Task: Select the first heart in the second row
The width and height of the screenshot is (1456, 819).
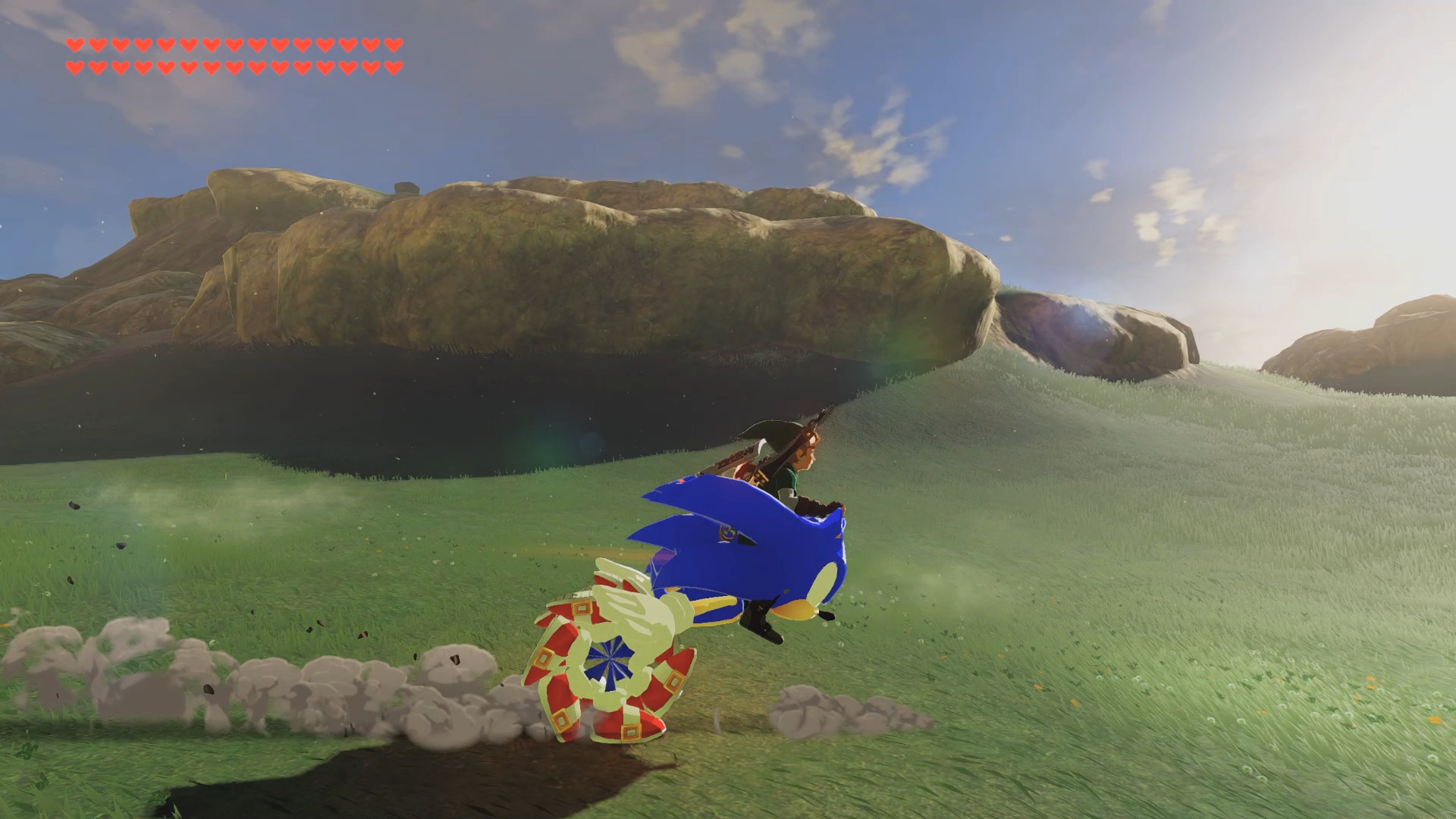Action: tap(74, 66)
